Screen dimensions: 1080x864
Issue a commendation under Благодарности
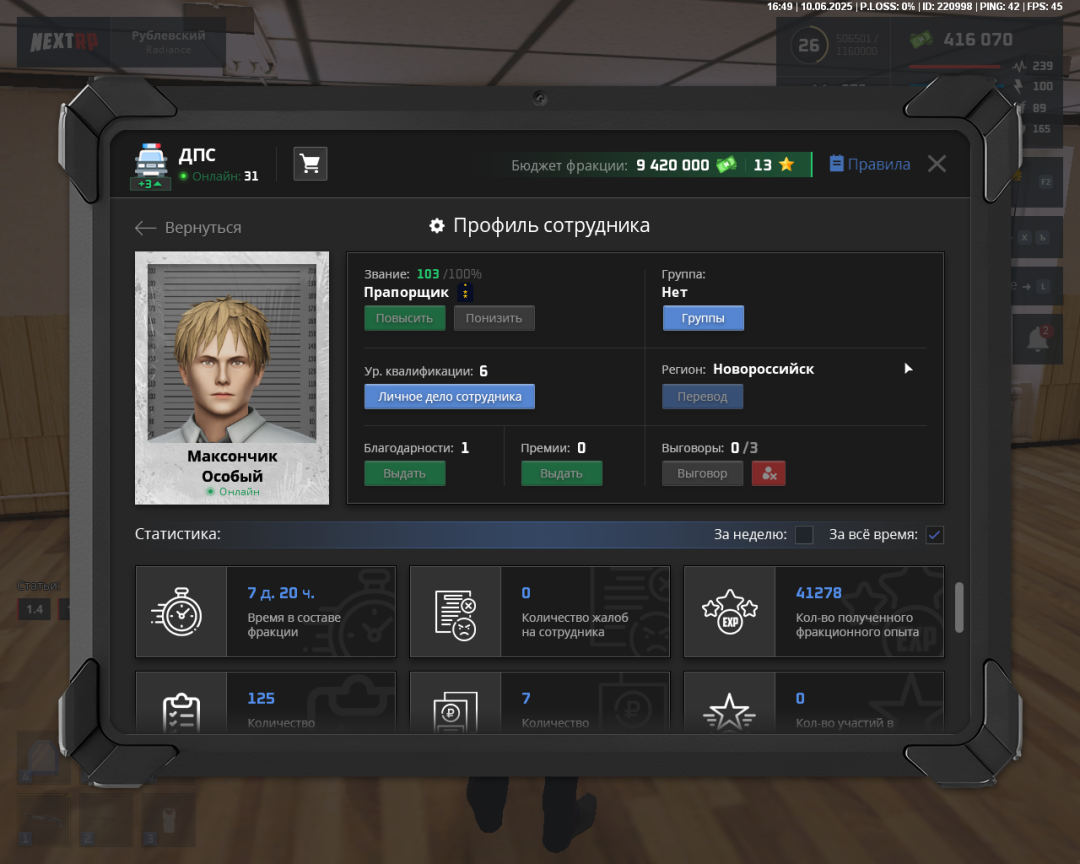[404, 473]
